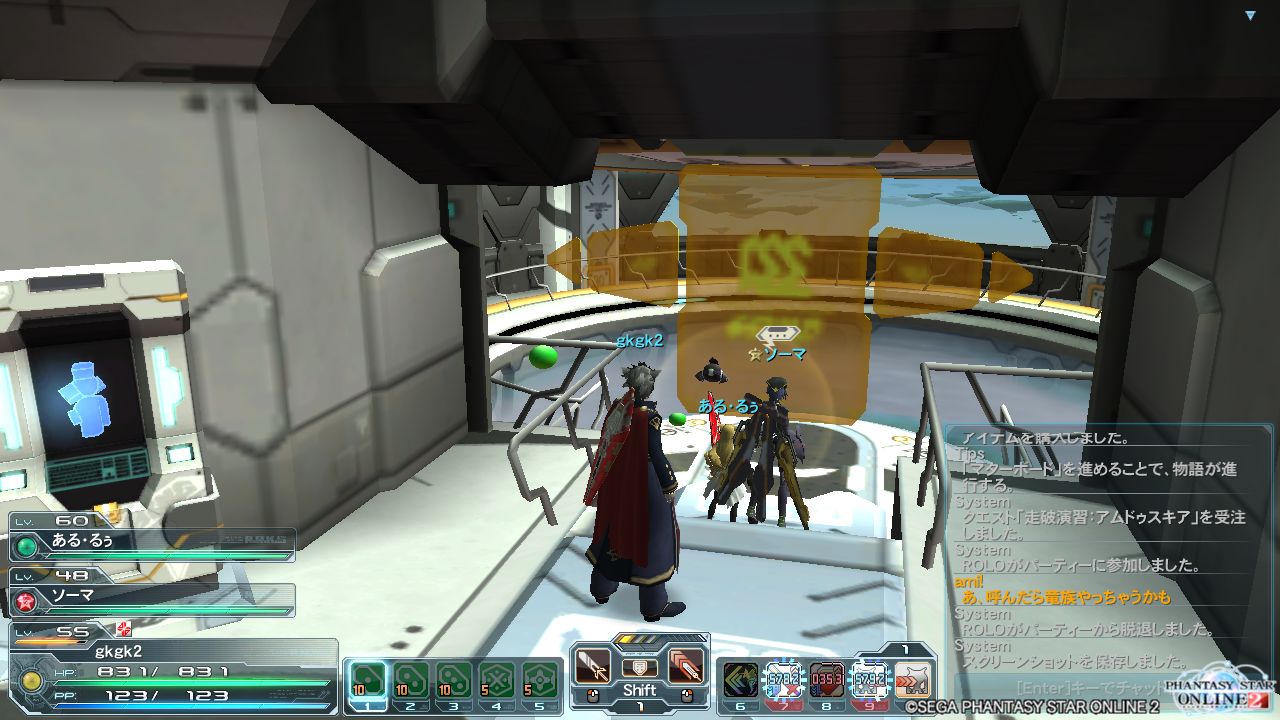
Task: Activate the green chevron skill in slot 6
Action: [x=741, y=680]
